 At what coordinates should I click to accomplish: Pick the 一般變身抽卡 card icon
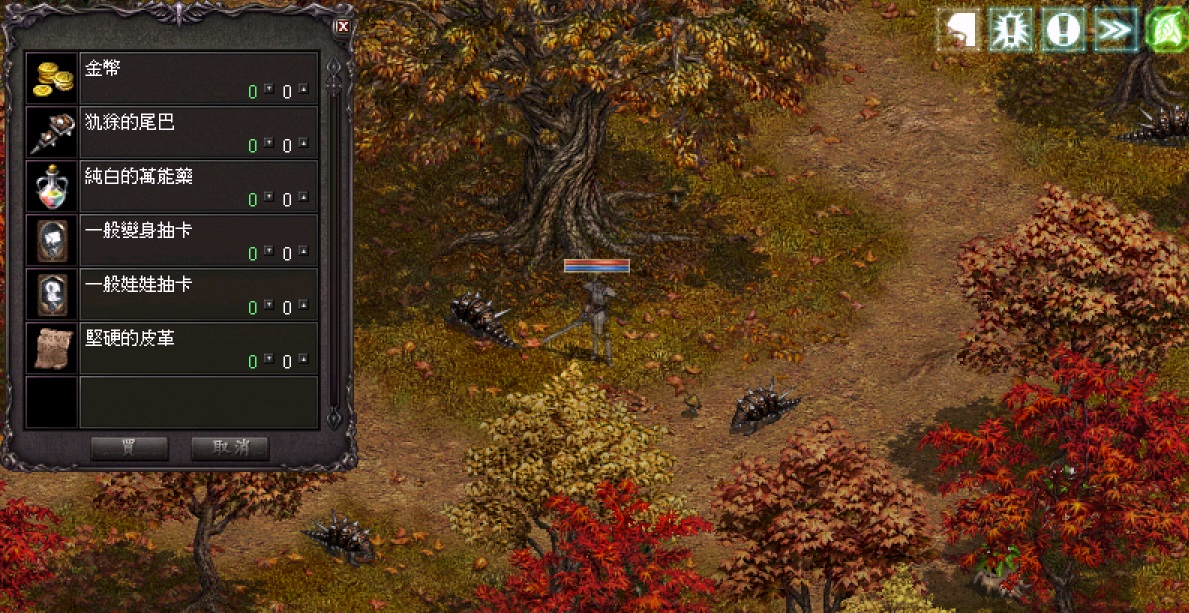coord(52,241)
